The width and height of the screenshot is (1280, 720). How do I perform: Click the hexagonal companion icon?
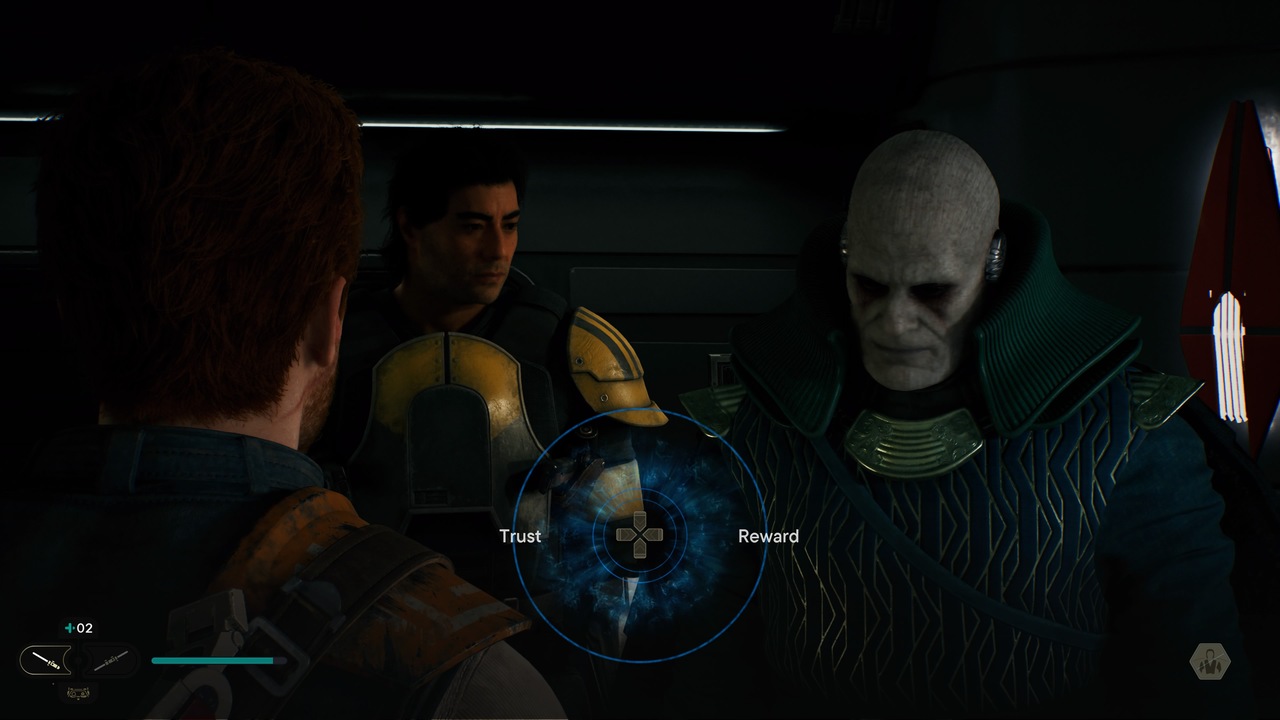point(1210,662)
